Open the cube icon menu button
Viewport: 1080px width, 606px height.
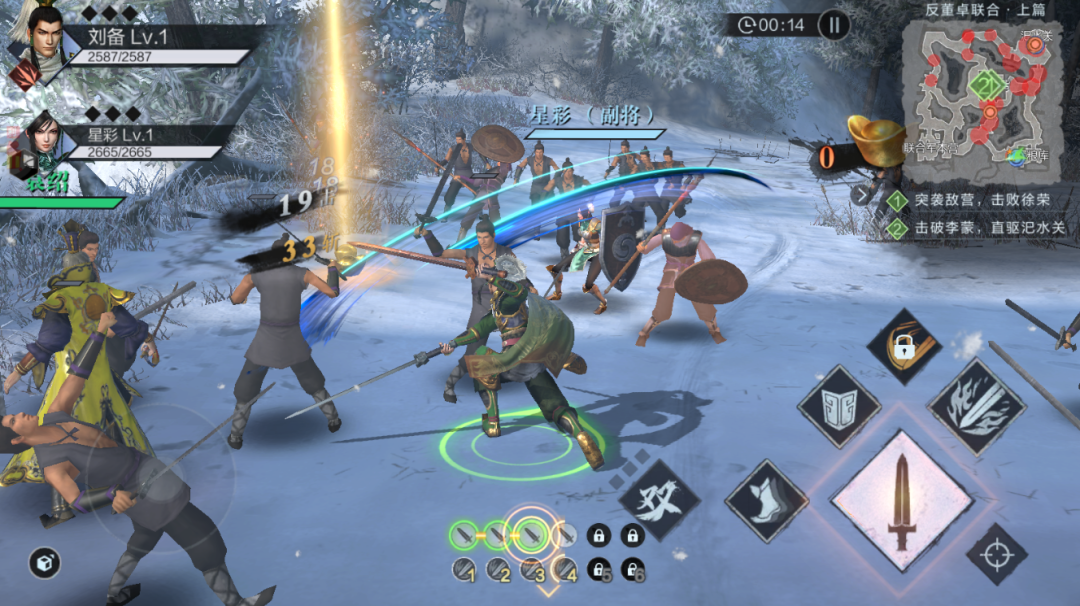(44, 562)
